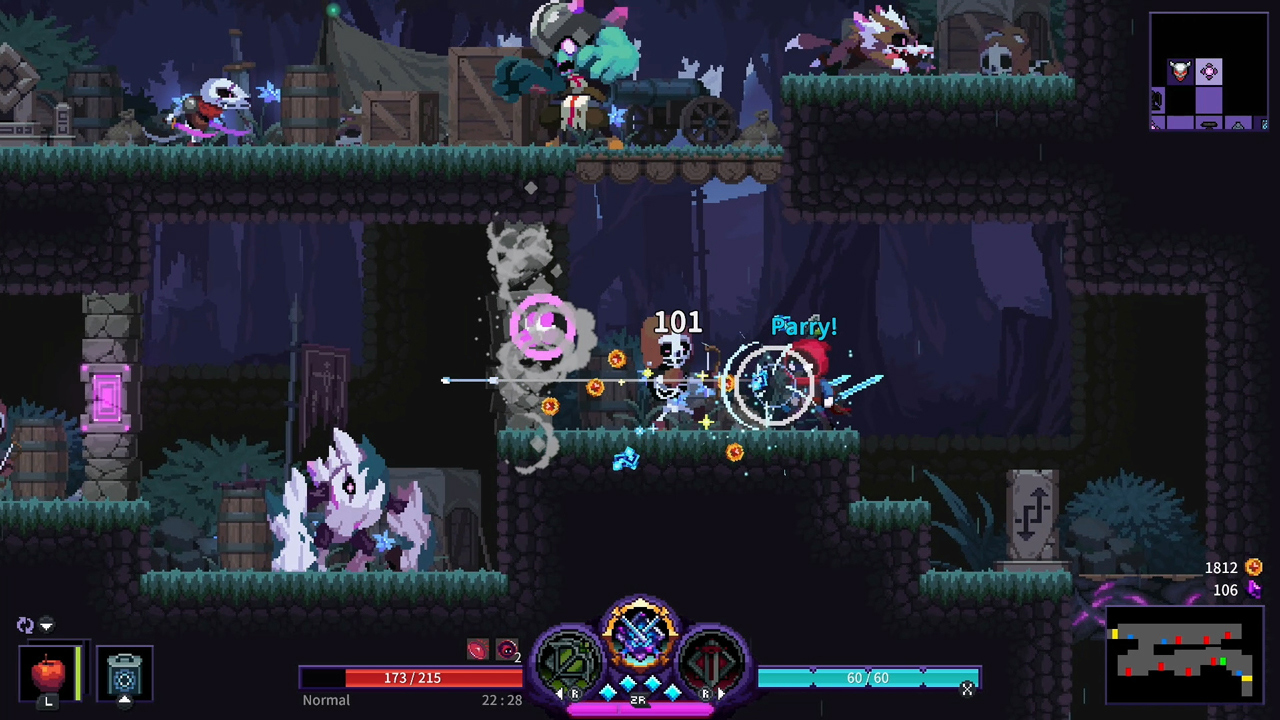Toggle the swap arrows above the apple slot
This screenshot has height=720, width=1280.
[x=25, y=624]
